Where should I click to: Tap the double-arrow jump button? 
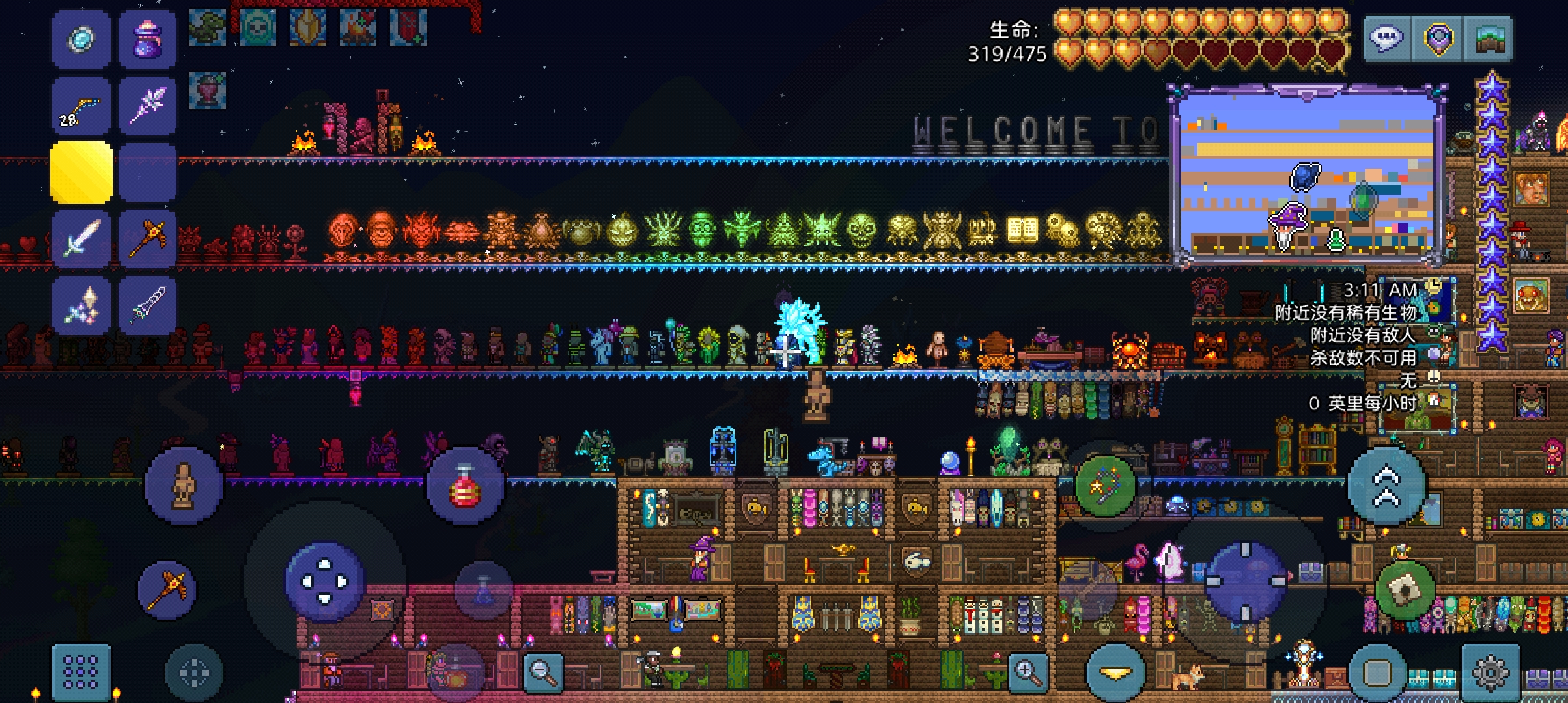point(1386,486)
